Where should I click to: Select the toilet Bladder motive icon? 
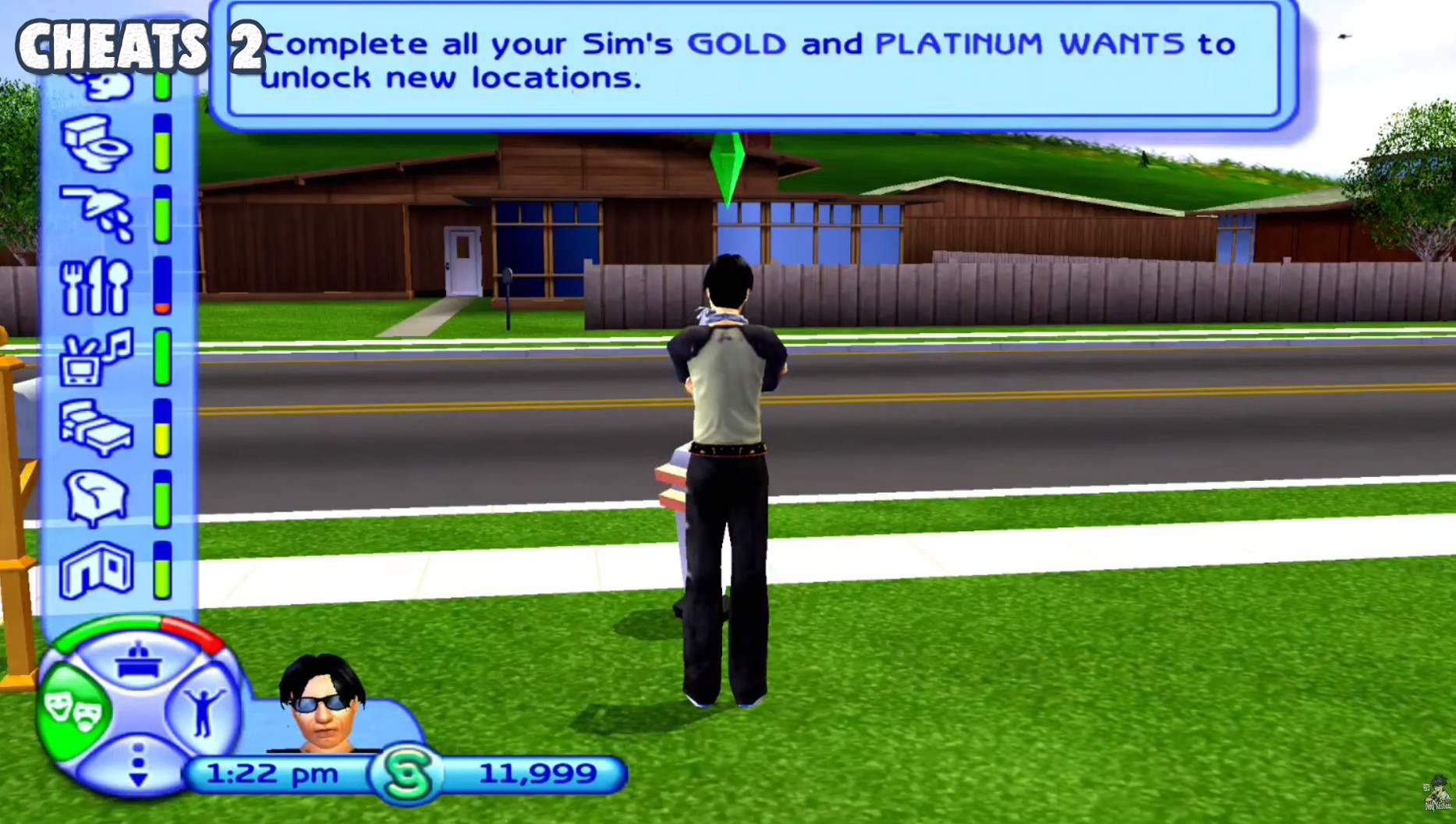(x=94, y=144)
